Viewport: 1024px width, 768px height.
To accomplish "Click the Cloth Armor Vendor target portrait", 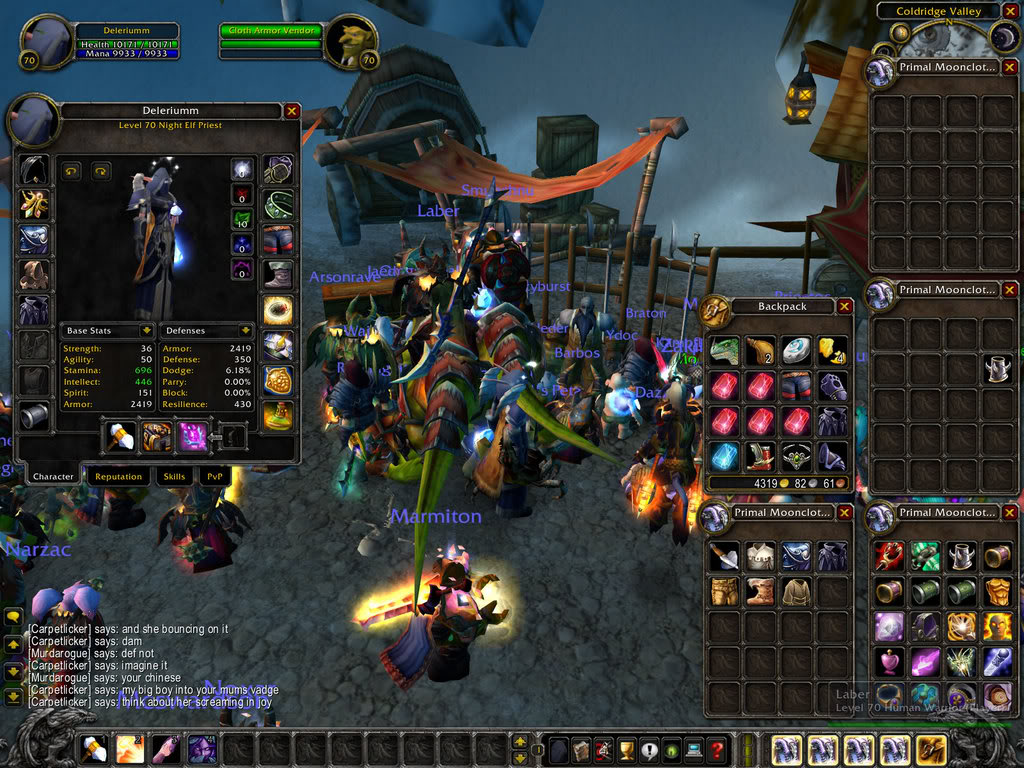I will point(352,42).
